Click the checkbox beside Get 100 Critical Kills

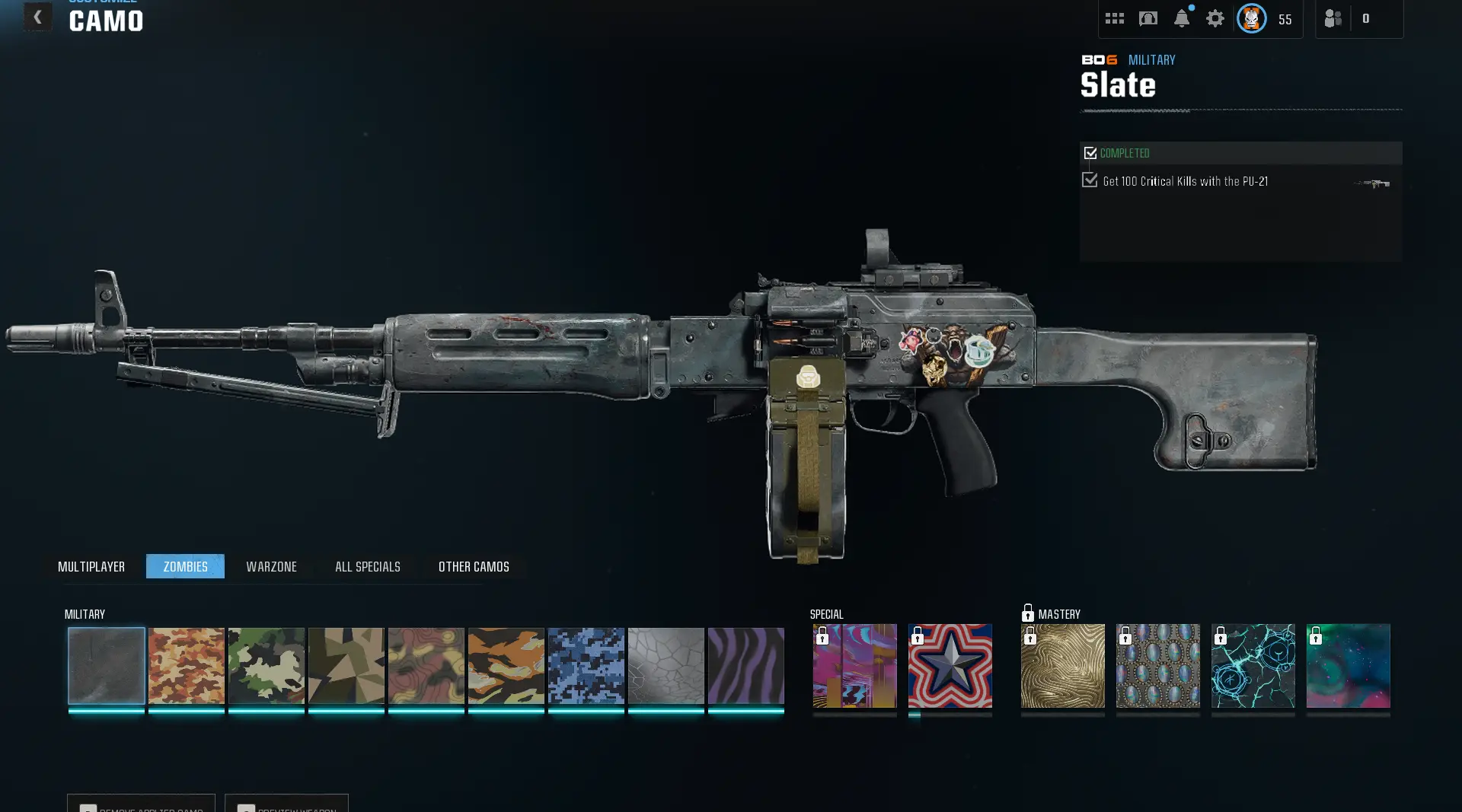click(1089, 180)
